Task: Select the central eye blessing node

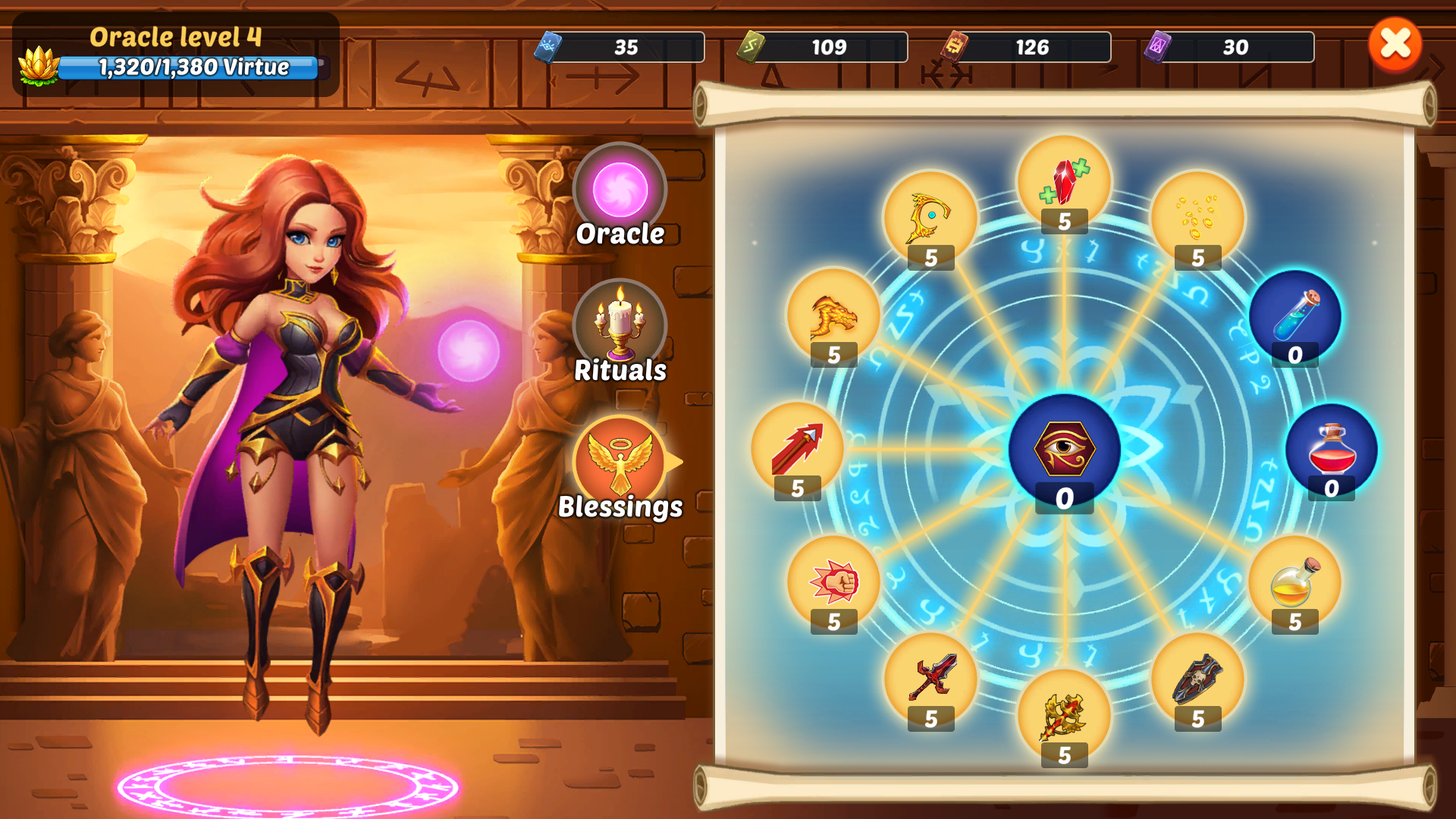Action: tap(1064, 449)
